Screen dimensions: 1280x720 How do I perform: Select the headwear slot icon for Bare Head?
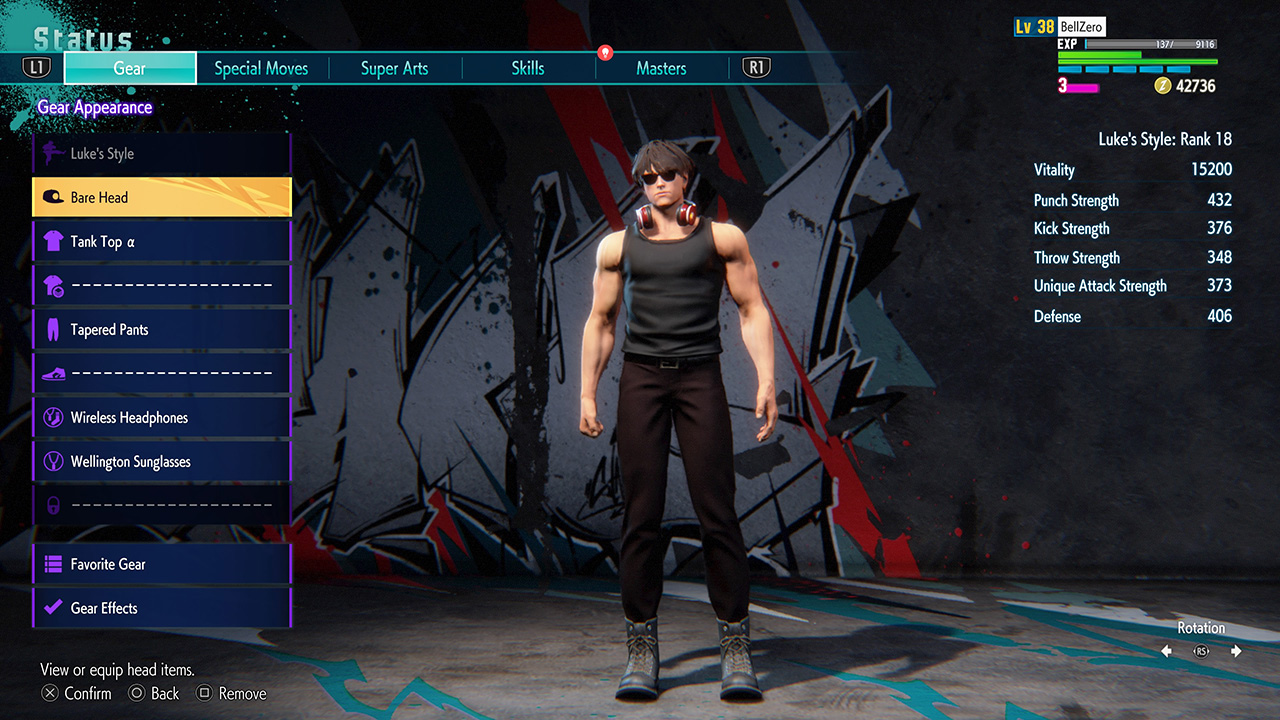click(53, 197)
